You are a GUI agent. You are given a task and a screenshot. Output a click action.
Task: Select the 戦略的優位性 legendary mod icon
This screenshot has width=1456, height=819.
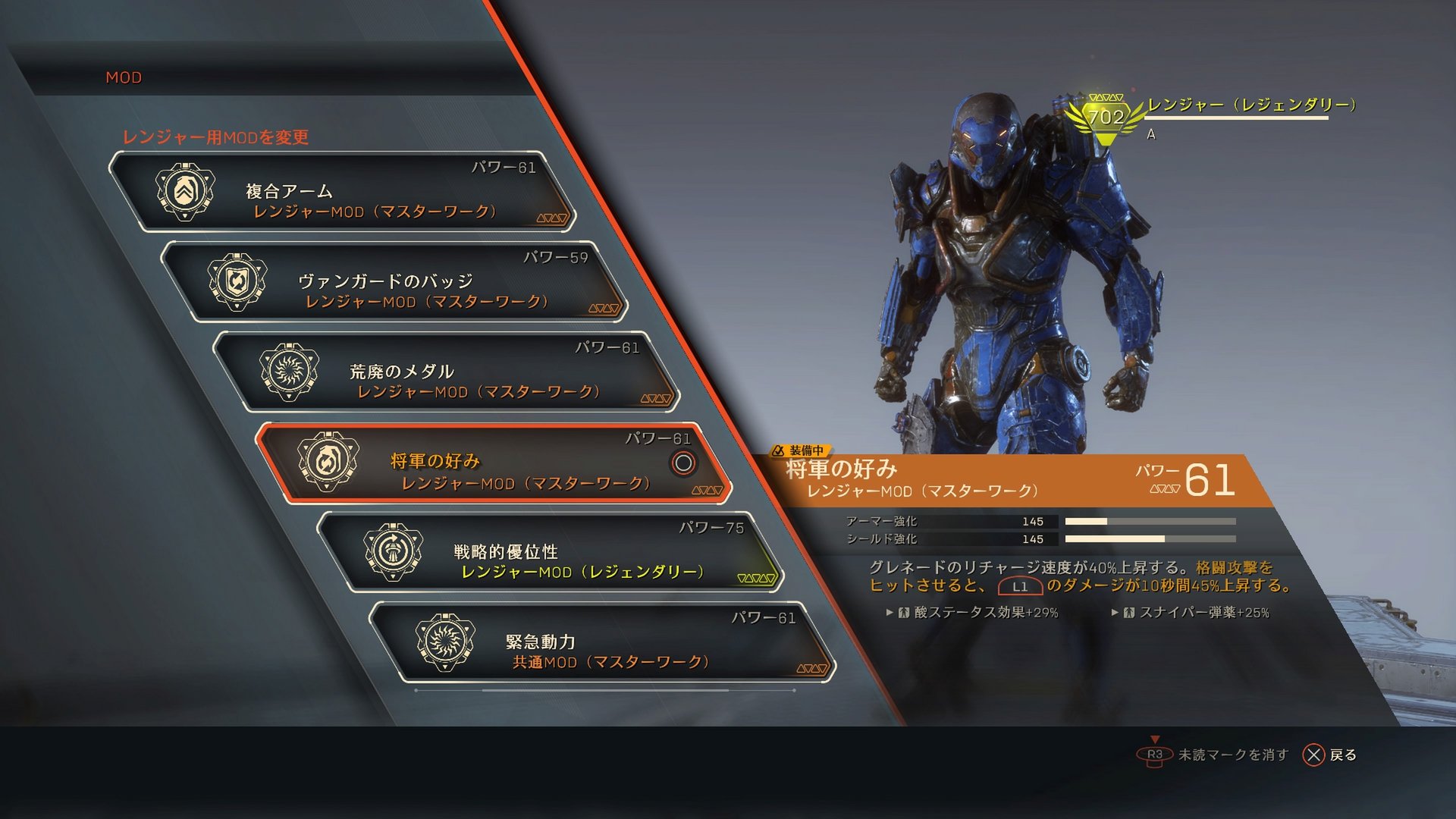click(394, 552)
